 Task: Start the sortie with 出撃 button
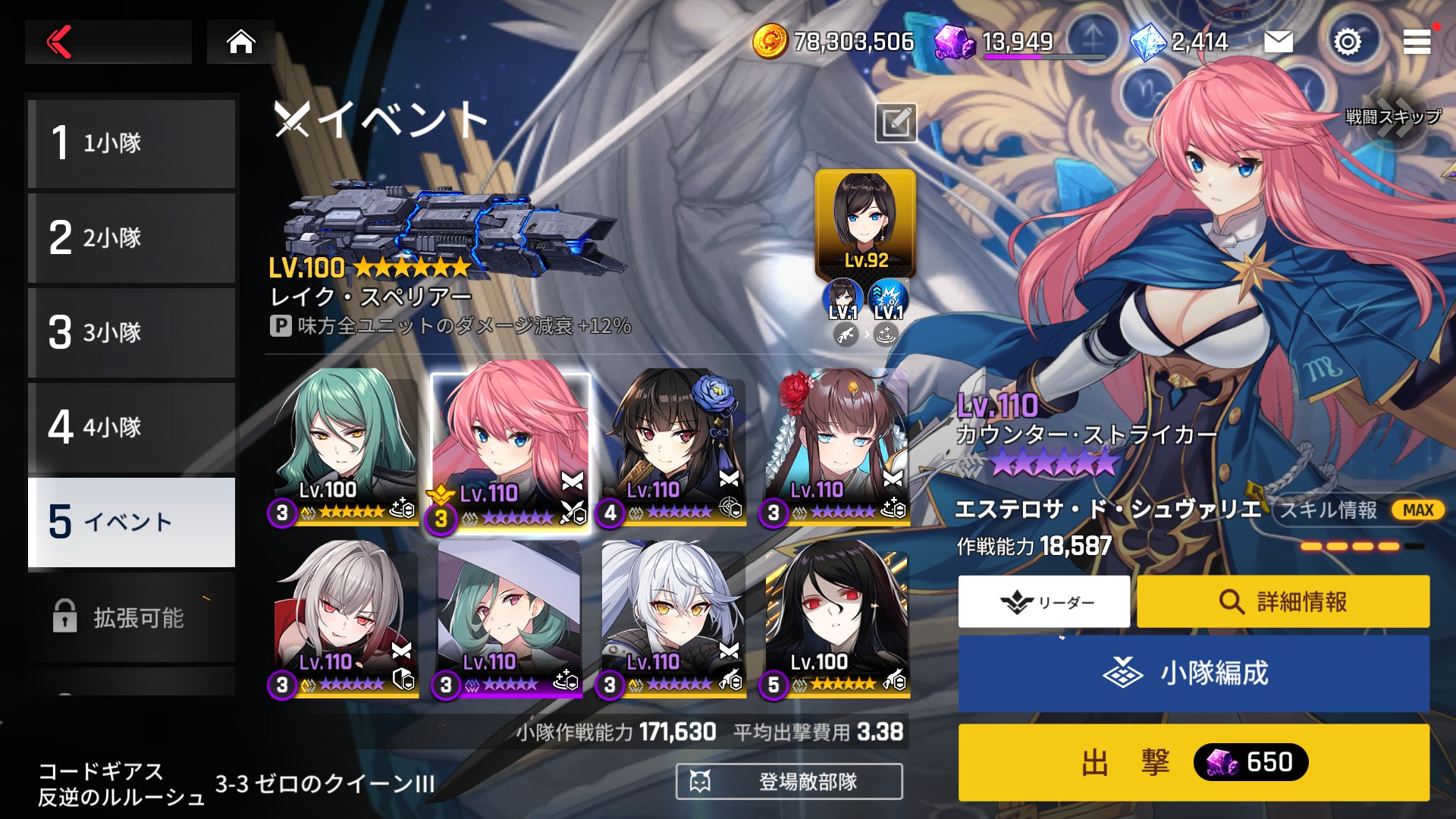pos(1194,762)
